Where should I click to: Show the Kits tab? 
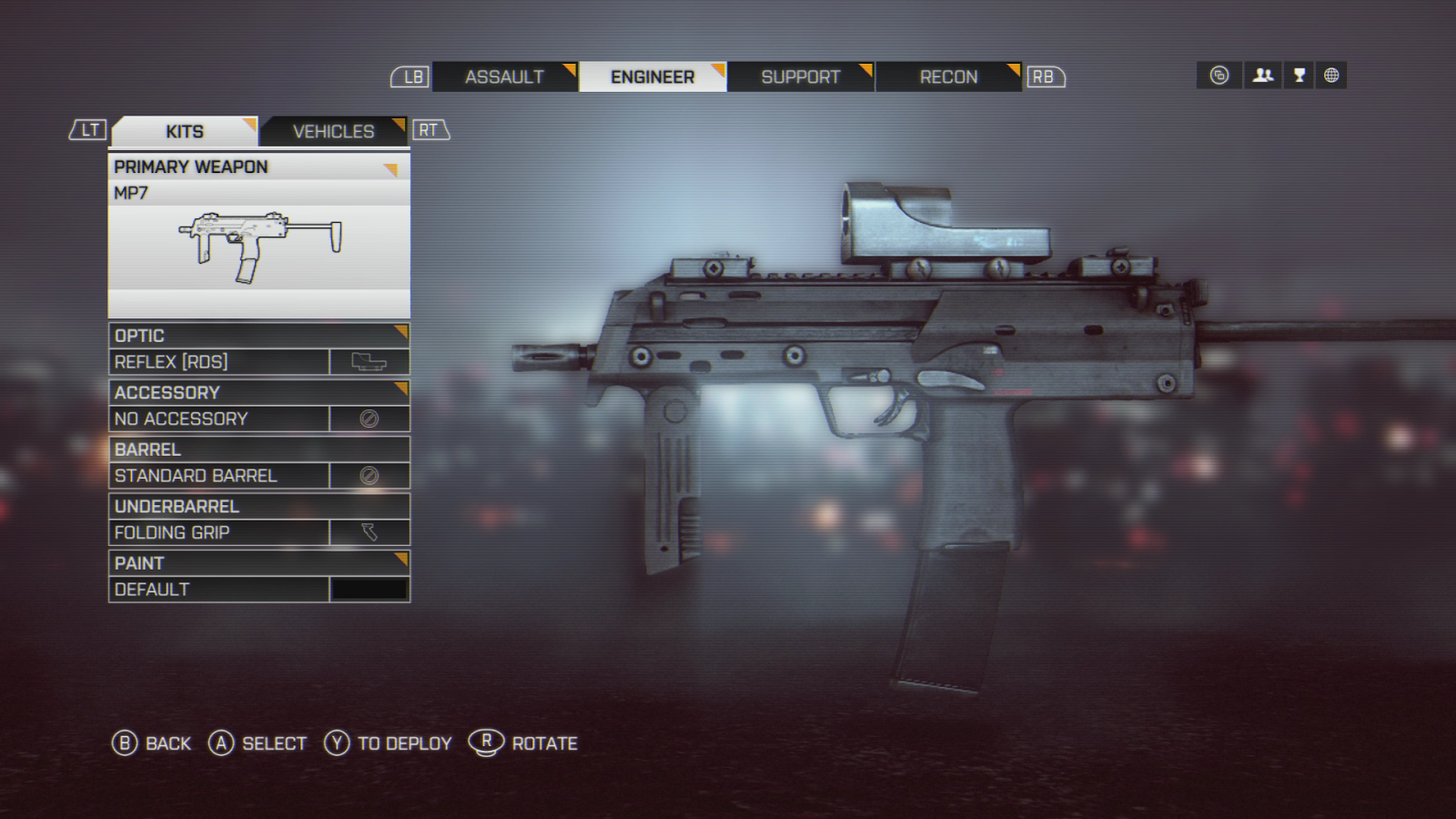pyautogui.click(x=185, y=132)
